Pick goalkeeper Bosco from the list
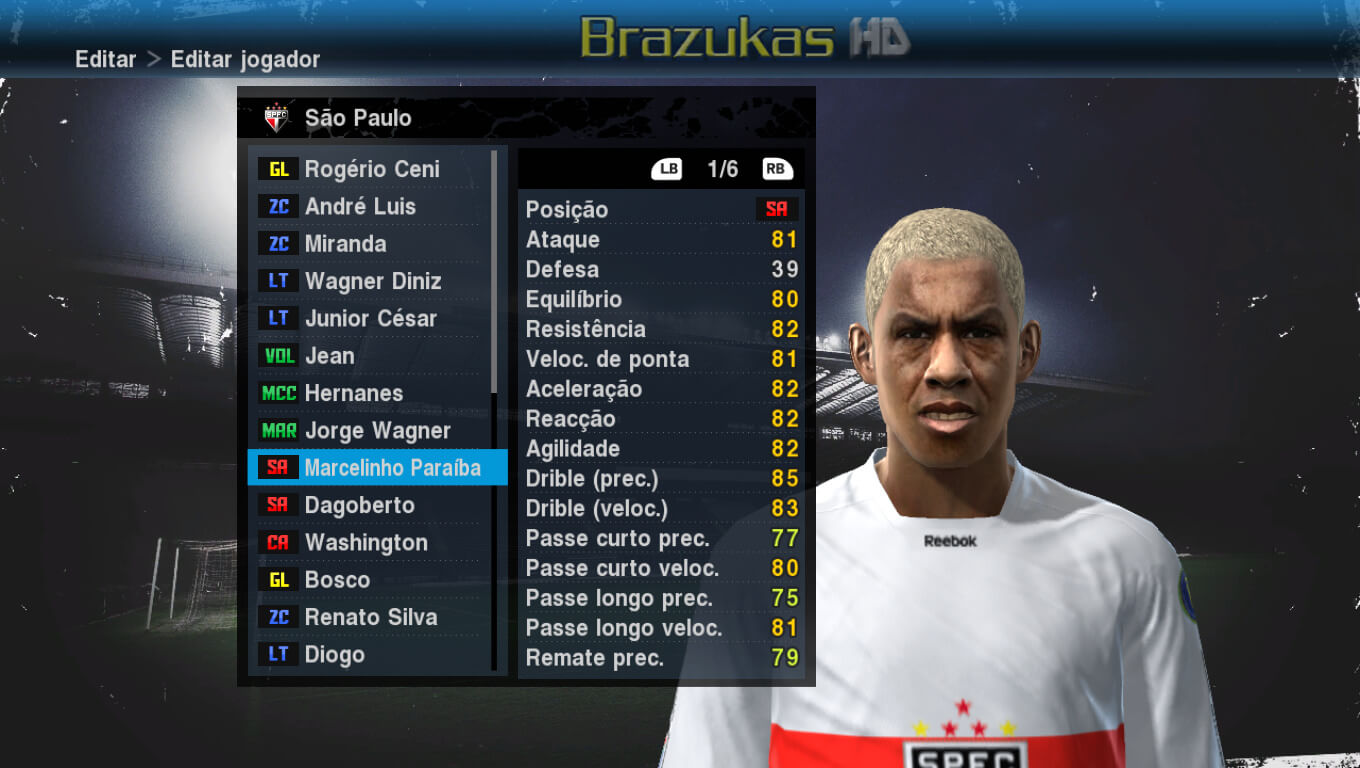1360x768 pixels. (x=337, y=580)
